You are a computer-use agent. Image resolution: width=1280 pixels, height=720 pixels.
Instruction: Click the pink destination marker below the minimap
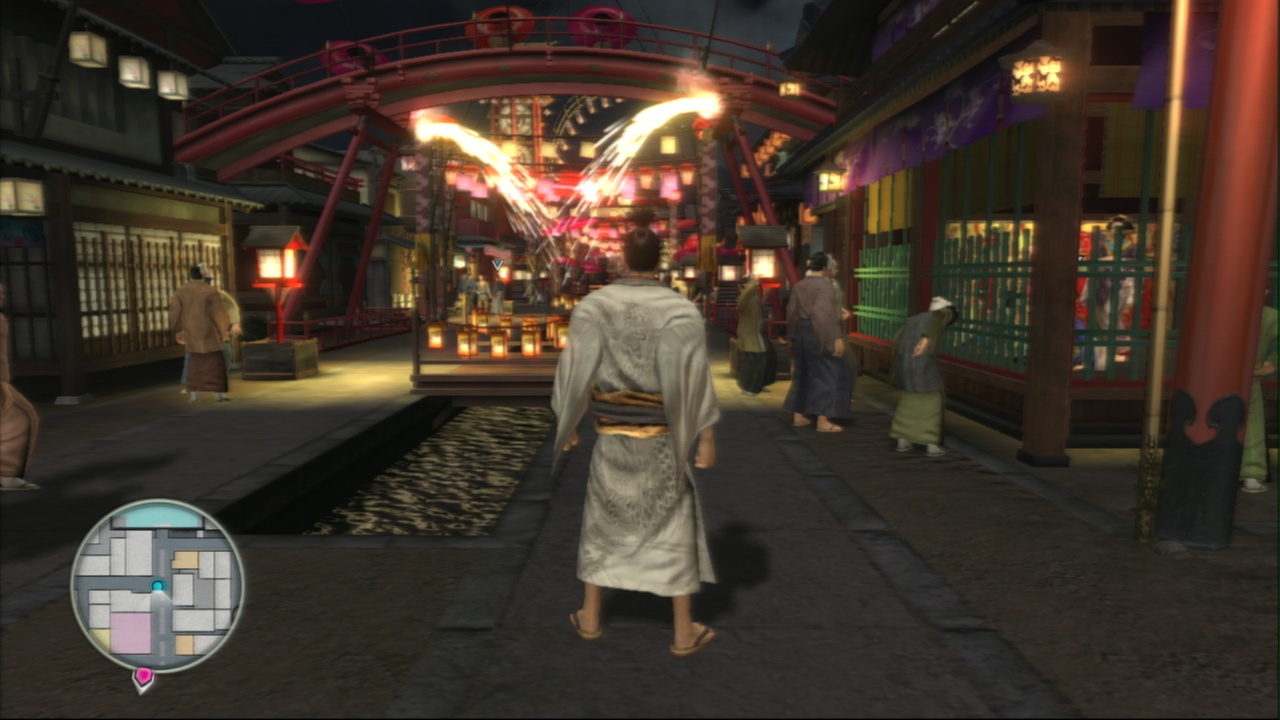(143, 675)
